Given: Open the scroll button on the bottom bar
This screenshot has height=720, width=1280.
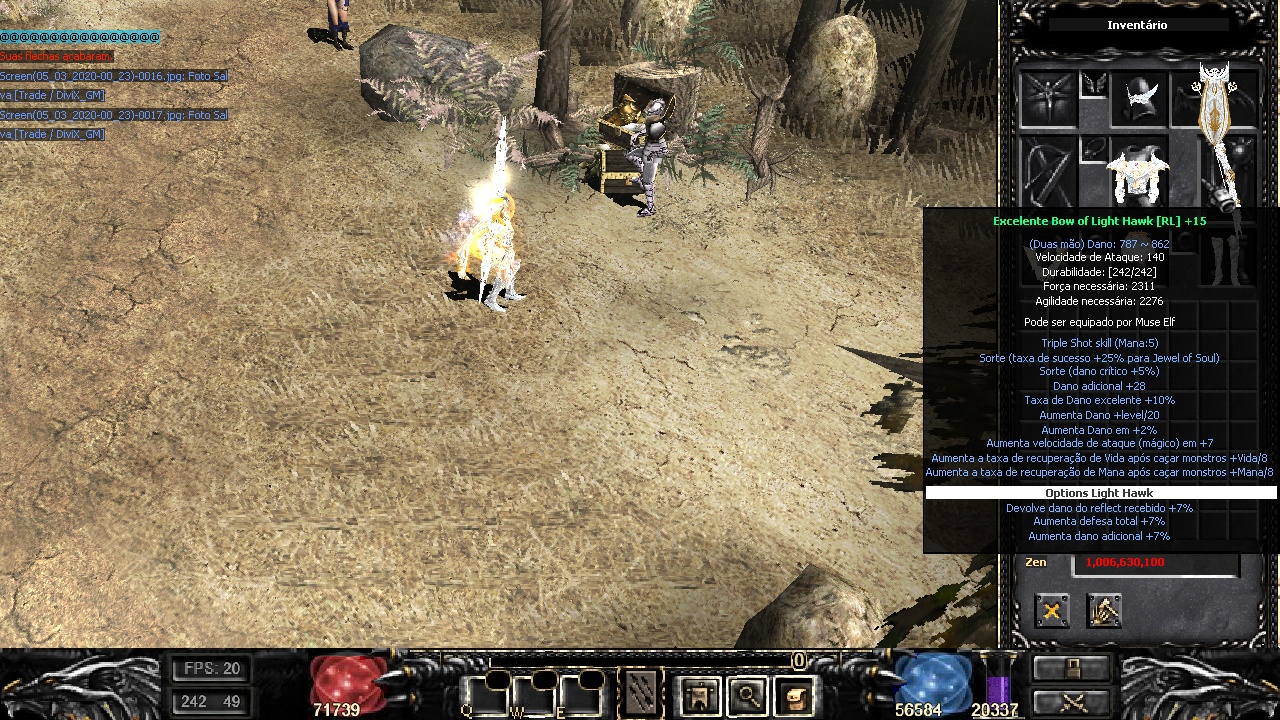Looking at the screenshot, I should point(794,694).
